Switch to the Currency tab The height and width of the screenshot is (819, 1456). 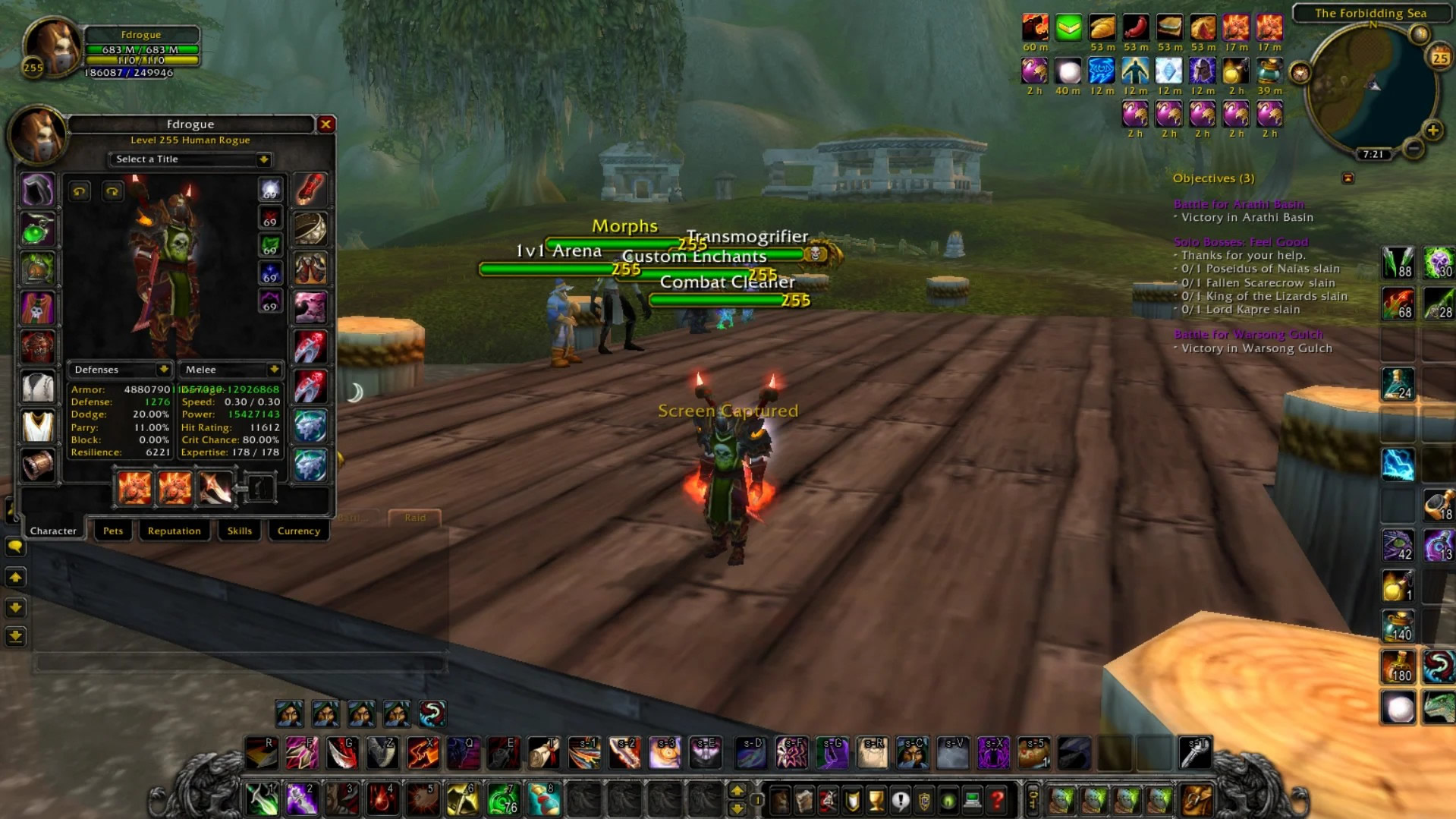point(298,531)
